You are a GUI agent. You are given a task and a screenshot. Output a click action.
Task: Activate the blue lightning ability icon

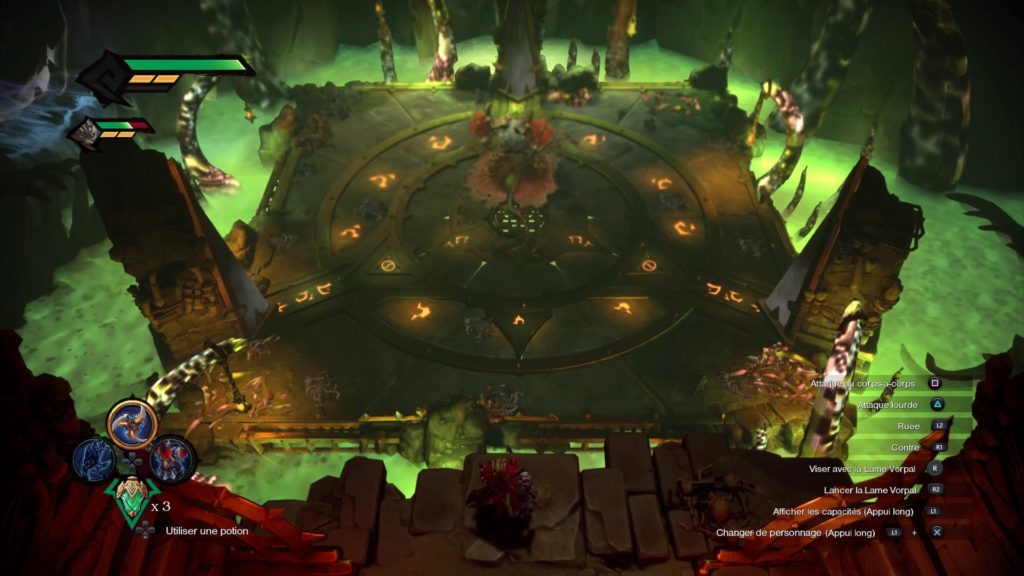pyautogui.click(x=92, y=460)
